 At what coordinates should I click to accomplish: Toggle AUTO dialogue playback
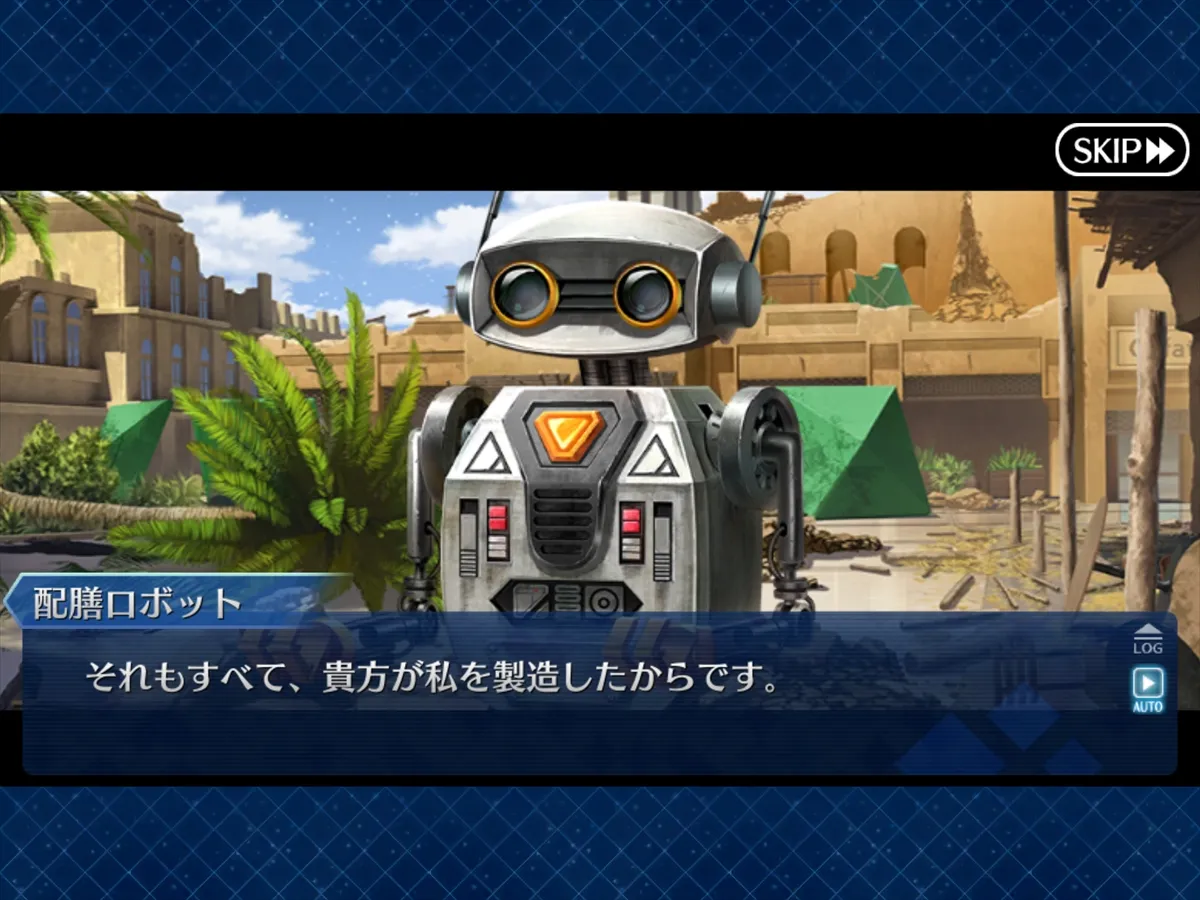[x=1147, y=689]
